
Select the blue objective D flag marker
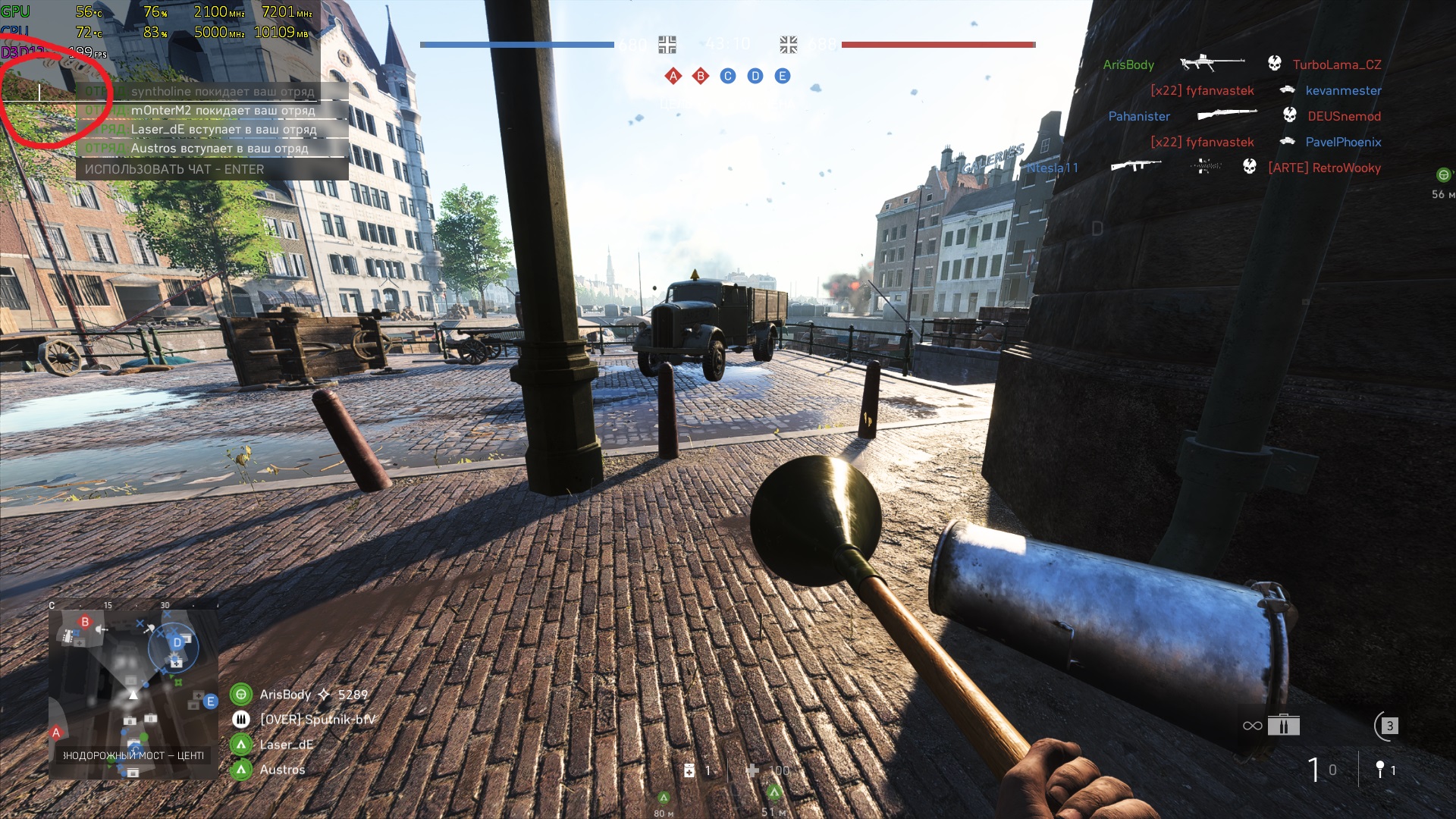tap(755, 76)
